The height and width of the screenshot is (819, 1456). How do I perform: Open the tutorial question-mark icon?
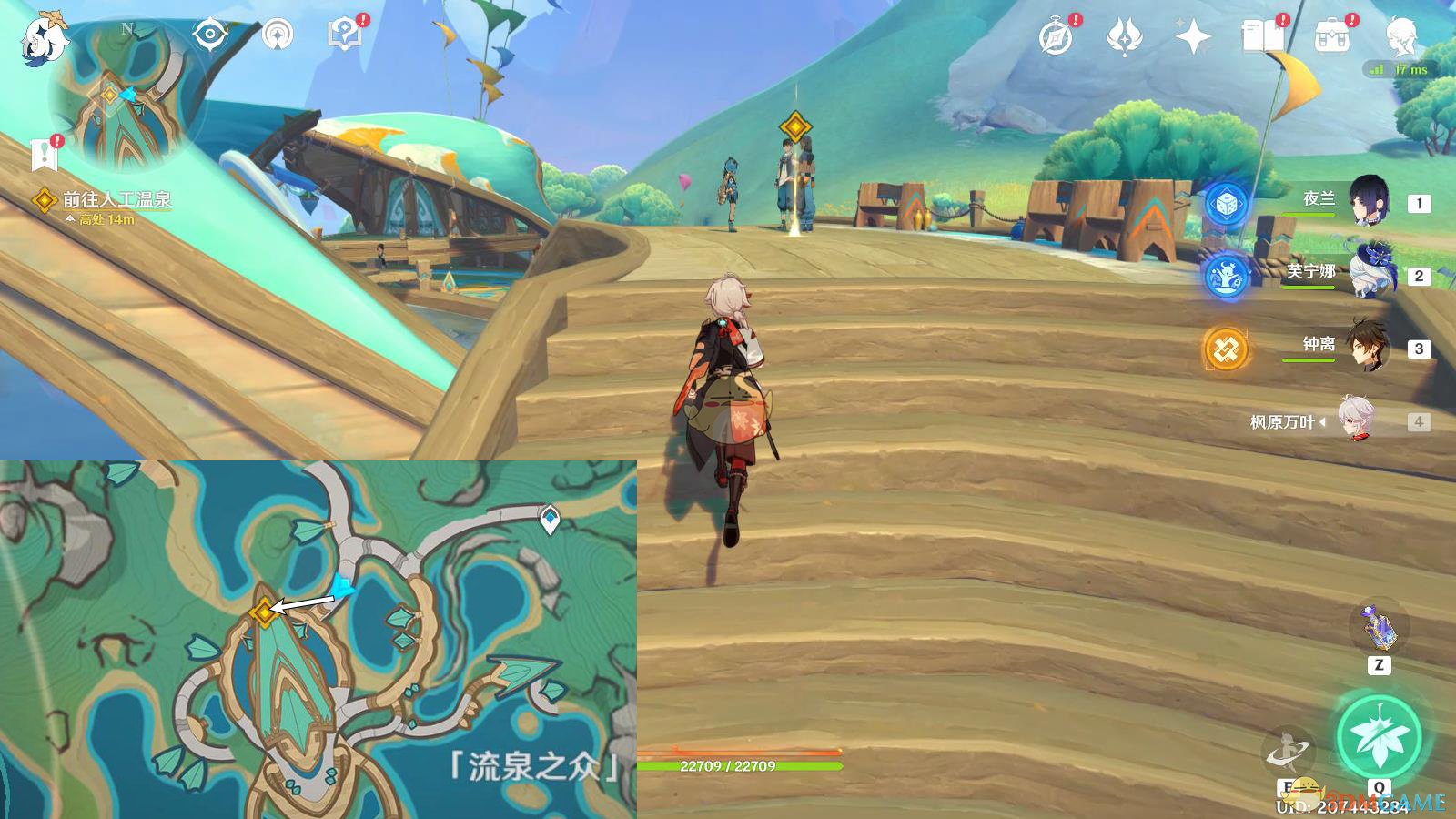pos(344,35)
